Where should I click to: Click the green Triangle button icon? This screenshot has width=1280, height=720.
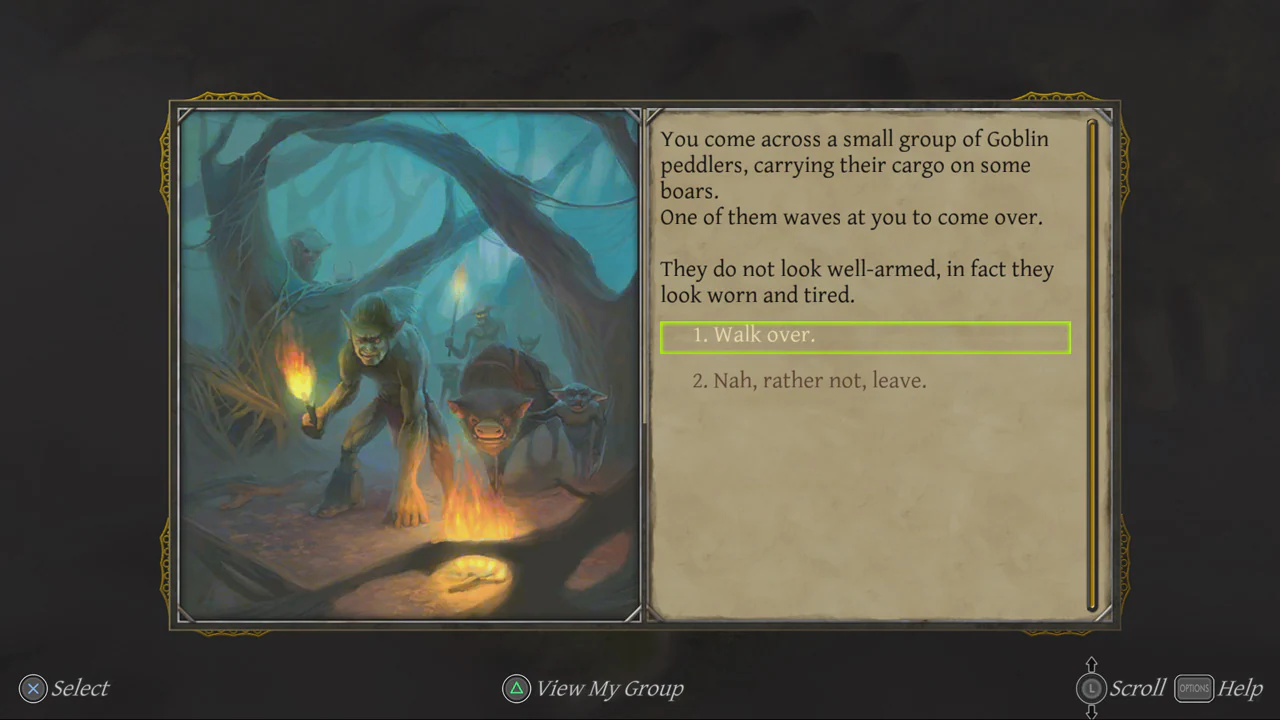point(516,688)
